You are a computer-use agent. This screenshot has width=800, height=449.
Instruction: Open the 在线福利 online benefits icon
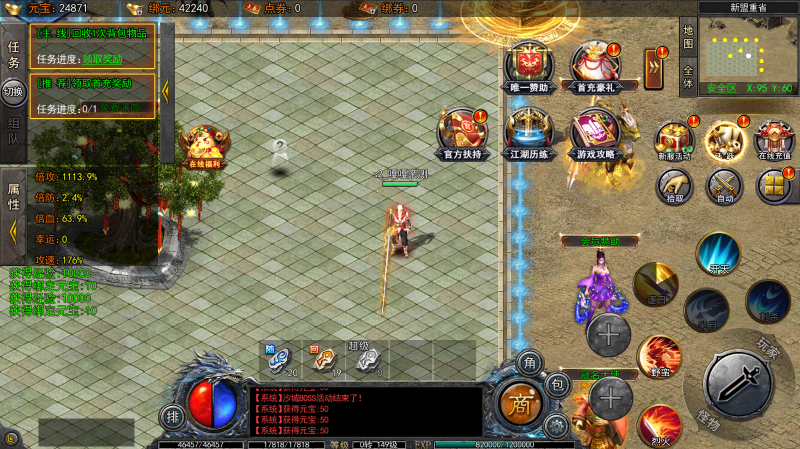(x=204, y=146)
